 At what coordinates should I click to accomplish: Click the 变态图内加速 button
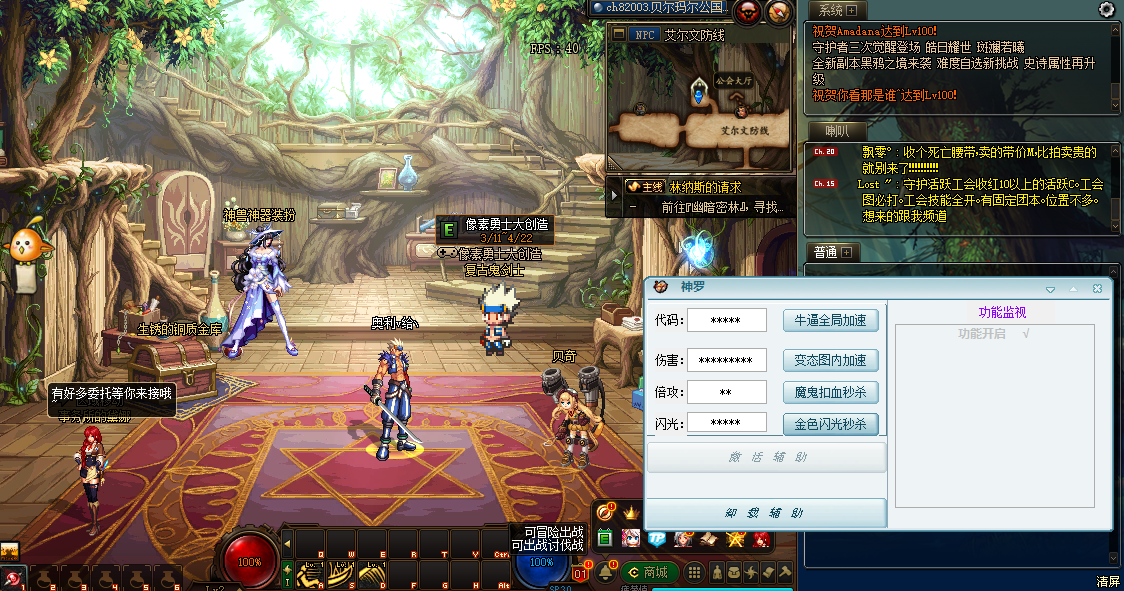click(x=830, y=360)
